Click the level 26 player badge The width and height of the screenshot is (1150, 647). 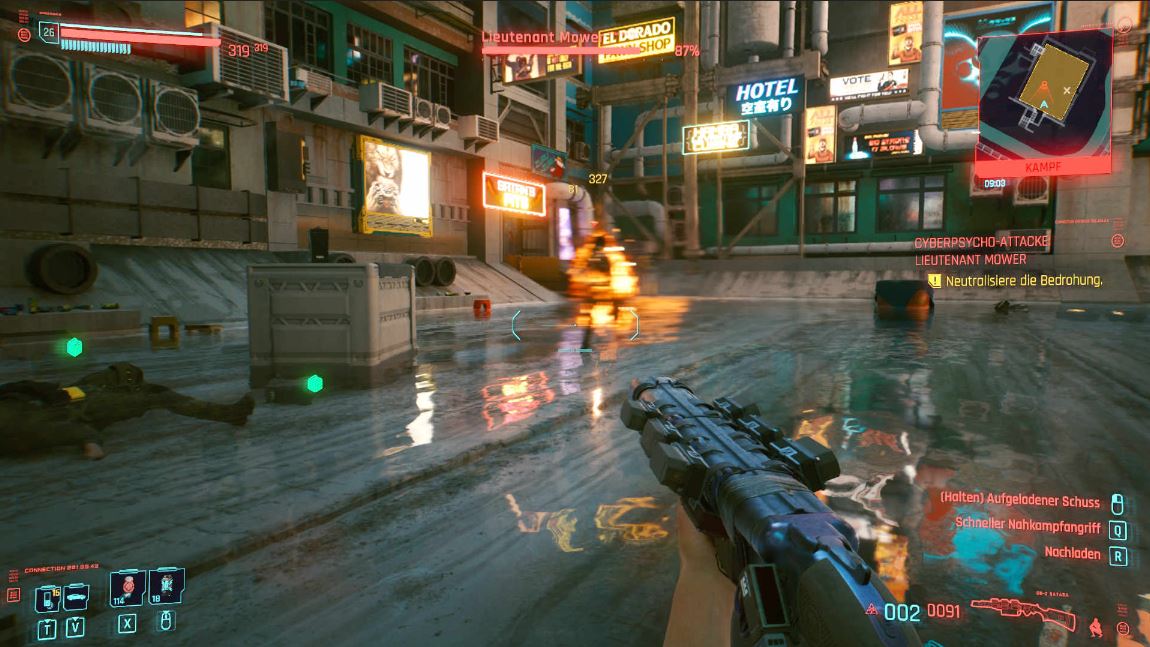pyautogui.click(x=48, y=32)
